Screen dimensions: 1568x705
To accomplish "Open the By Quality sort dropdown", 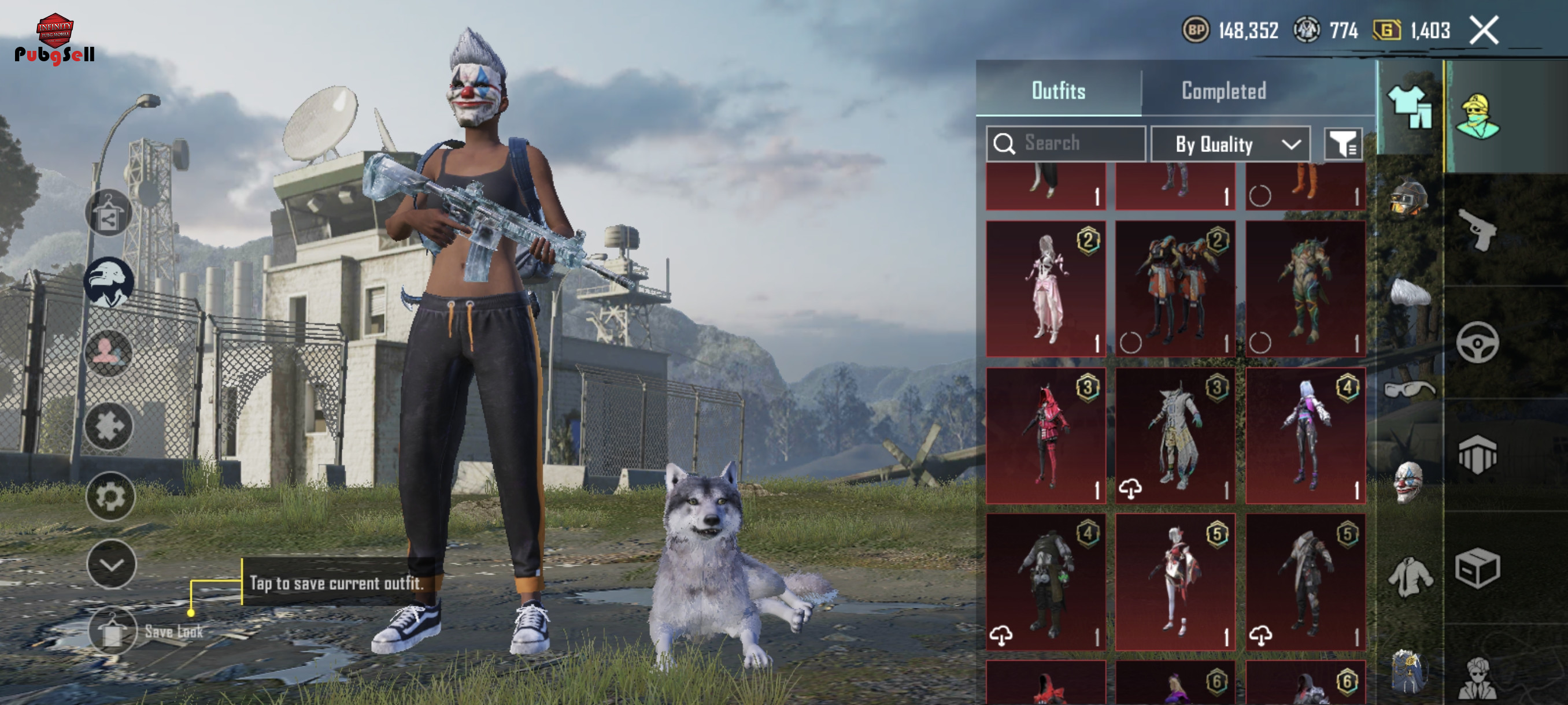I will pos(1230,144).
